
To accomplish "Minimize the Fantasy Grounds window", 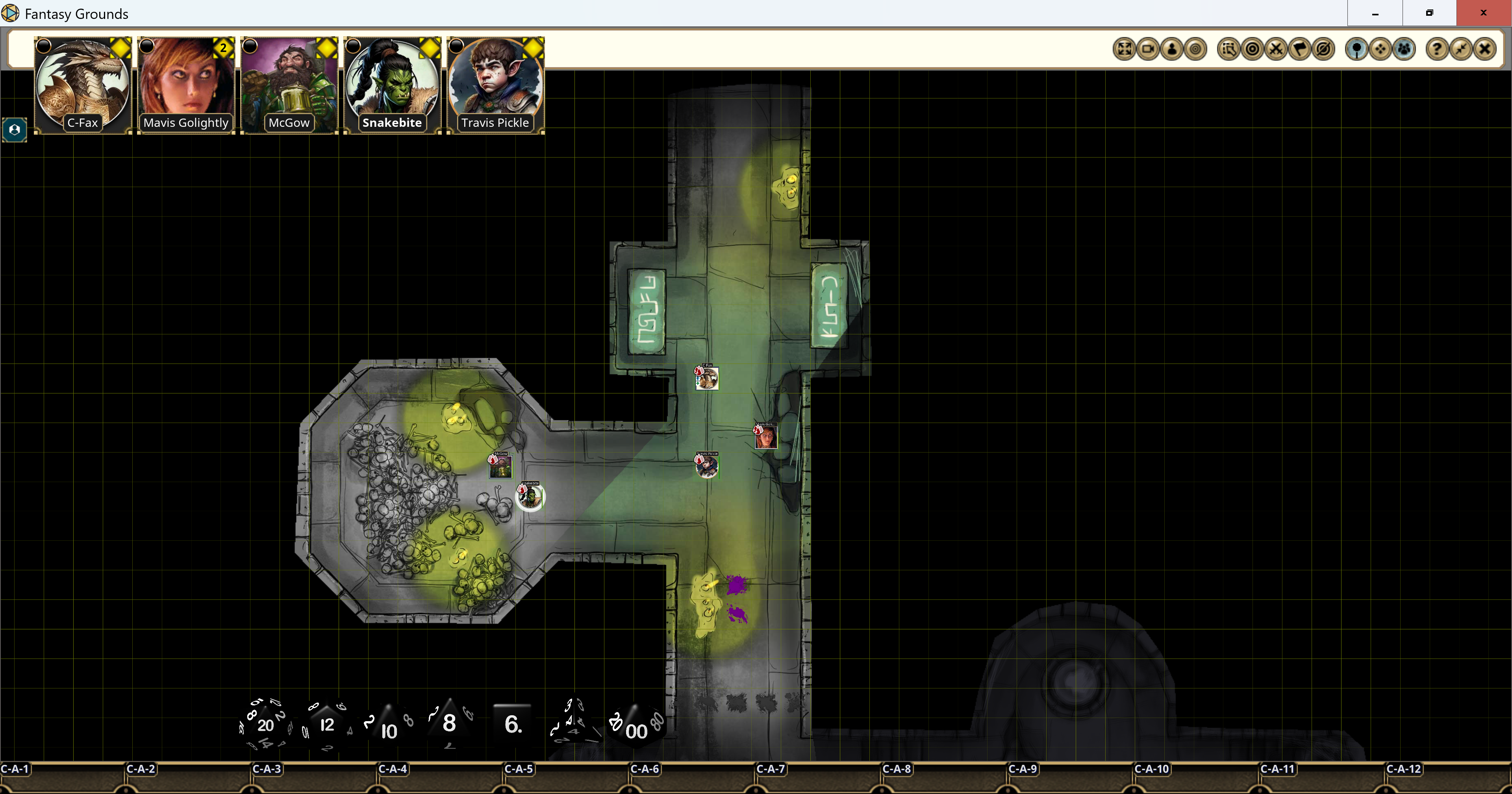I will (x=1375, y=13).
